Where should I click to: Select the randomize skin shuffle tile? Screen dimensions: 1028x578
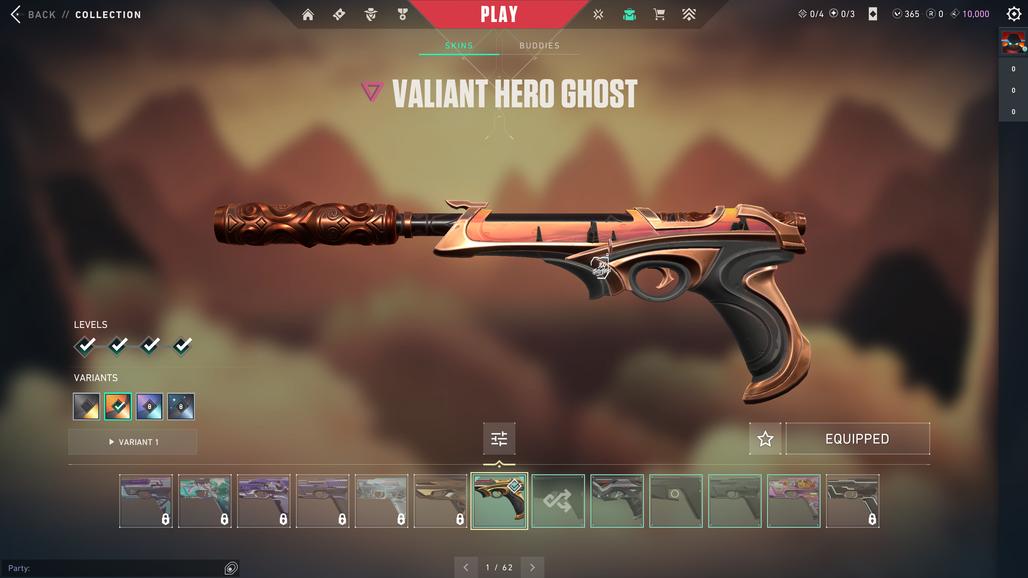click(x=558, y=501)
